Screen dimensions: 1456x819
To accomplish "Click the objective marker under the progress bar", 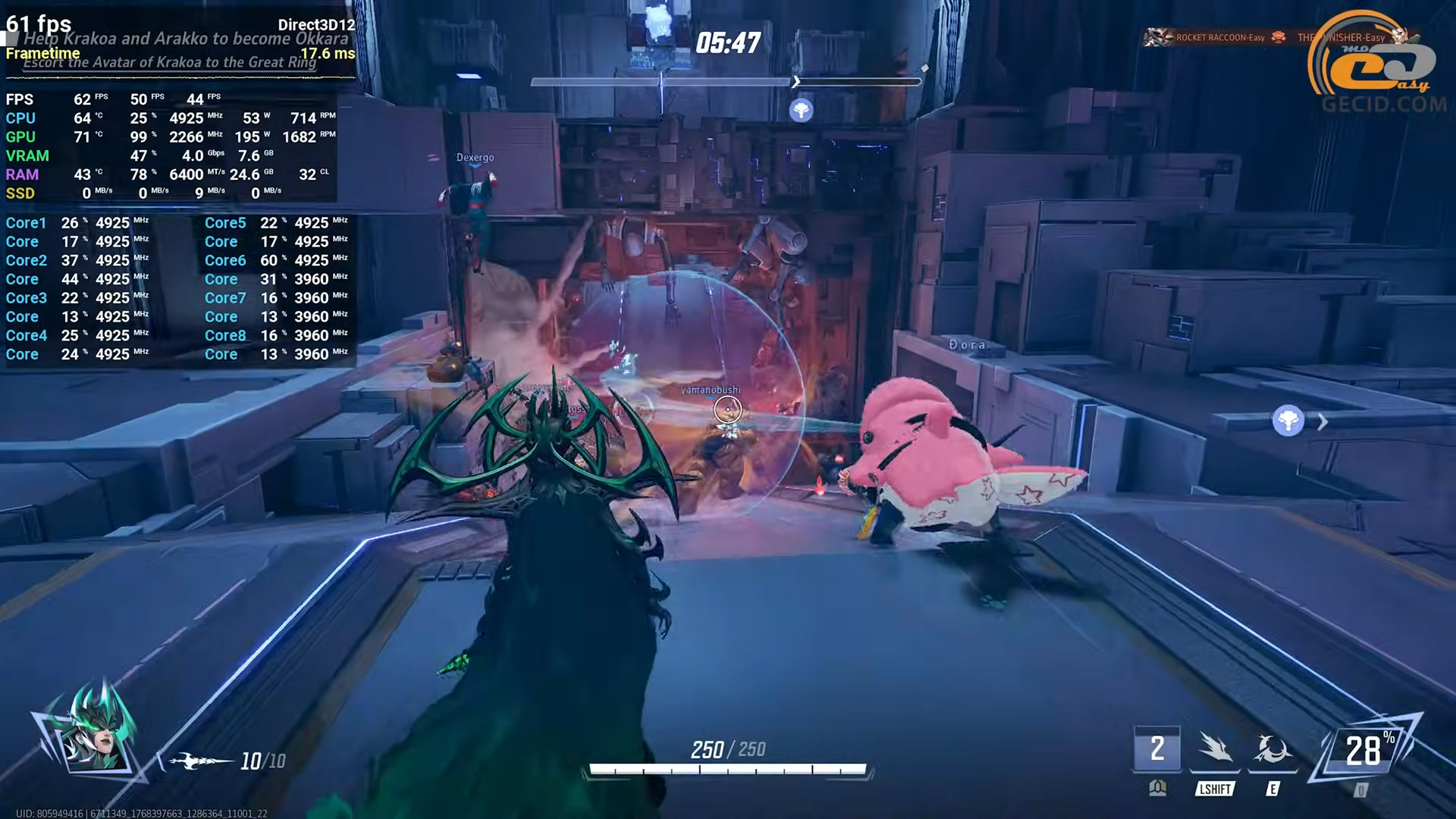I will [801, 111].
